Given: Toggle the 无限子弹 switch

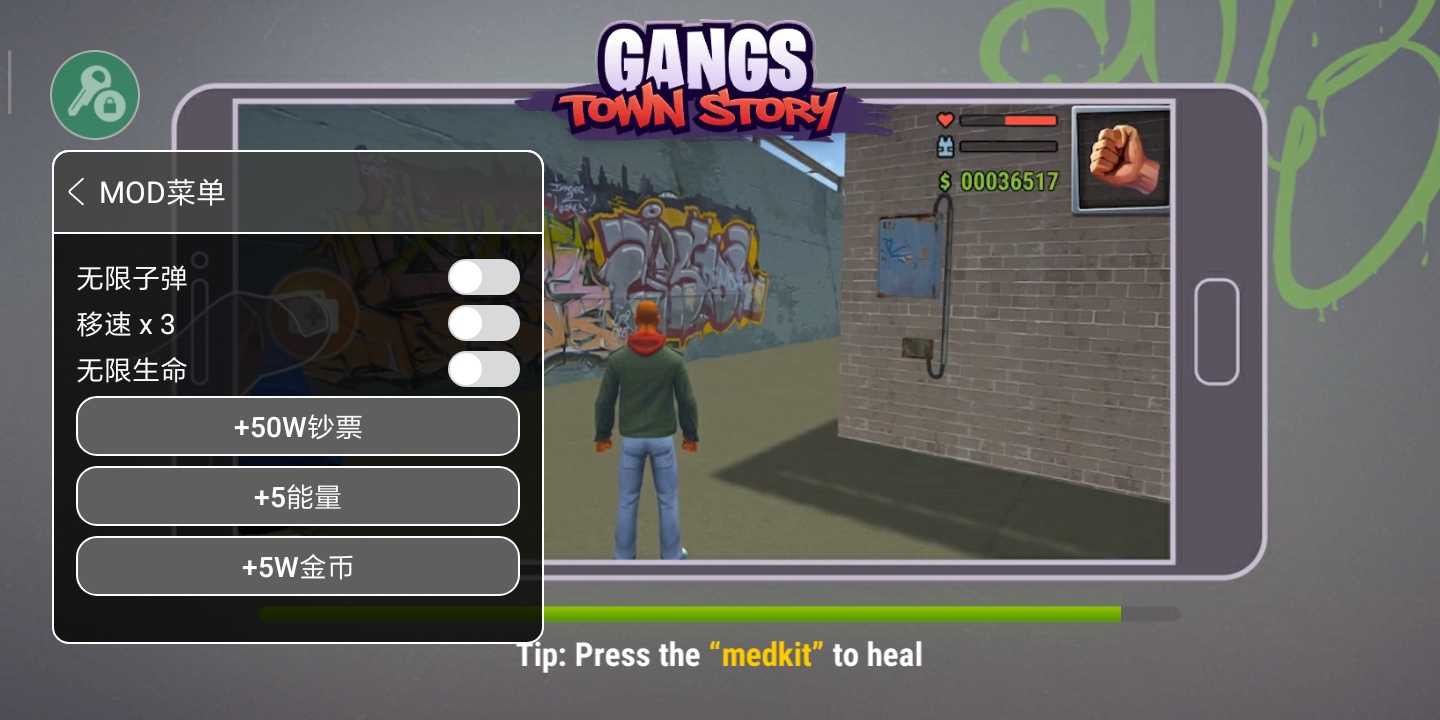Looking at the screenshot, I should 483,277.
